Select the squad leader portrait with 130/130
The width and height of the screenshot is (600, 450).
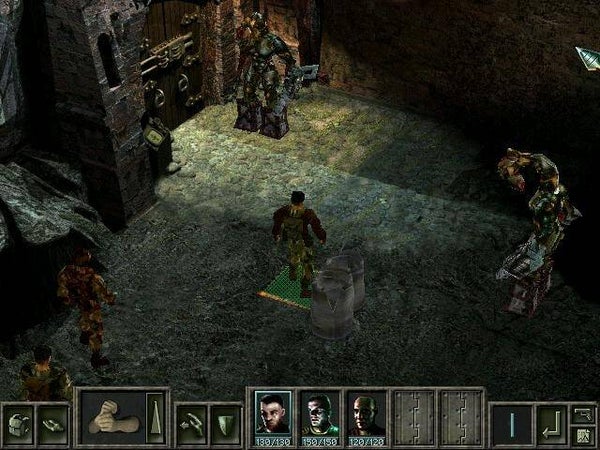[x=273, y=415]
